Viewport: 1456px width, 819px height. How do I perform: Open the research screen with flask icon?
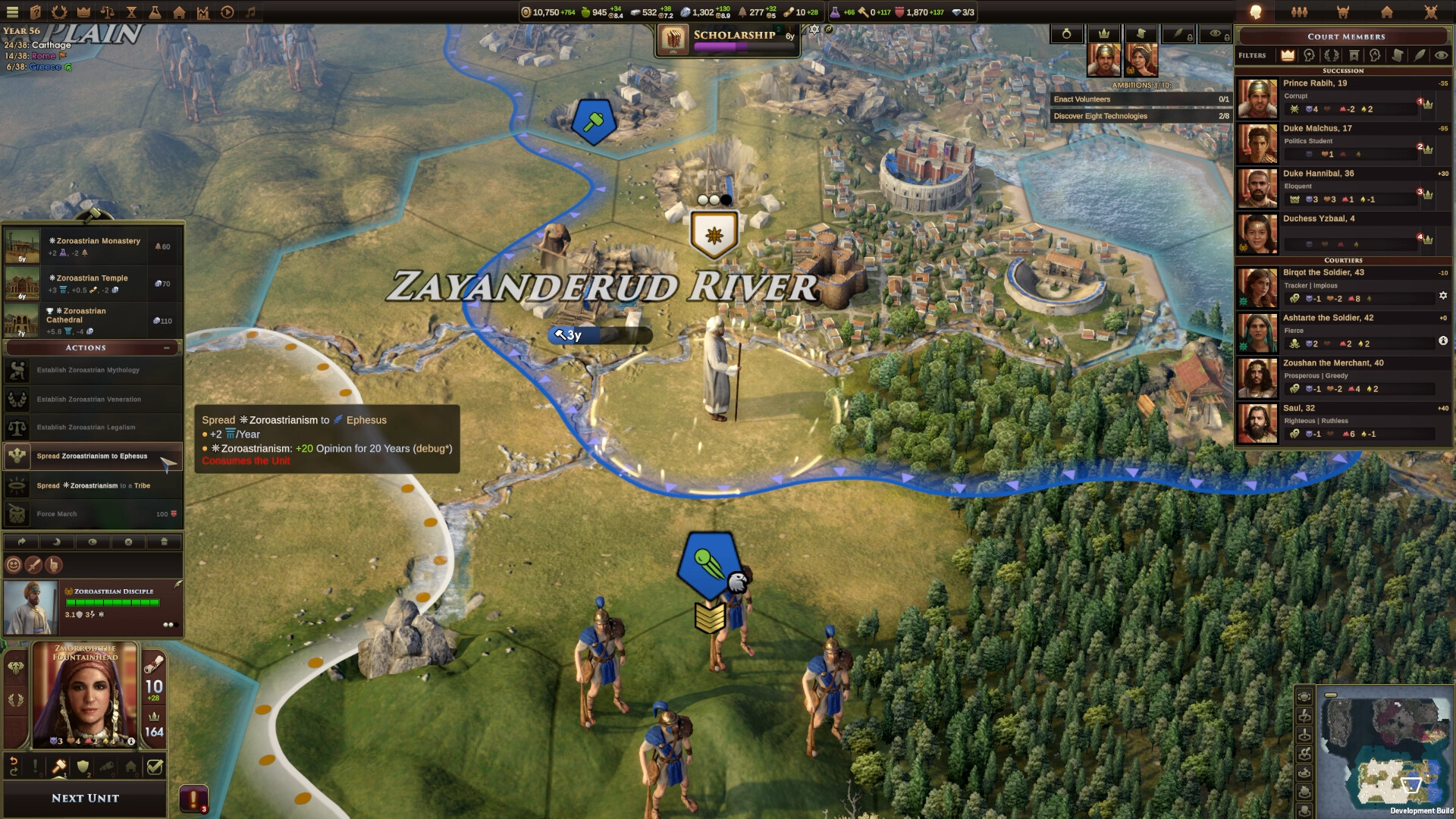155,12
